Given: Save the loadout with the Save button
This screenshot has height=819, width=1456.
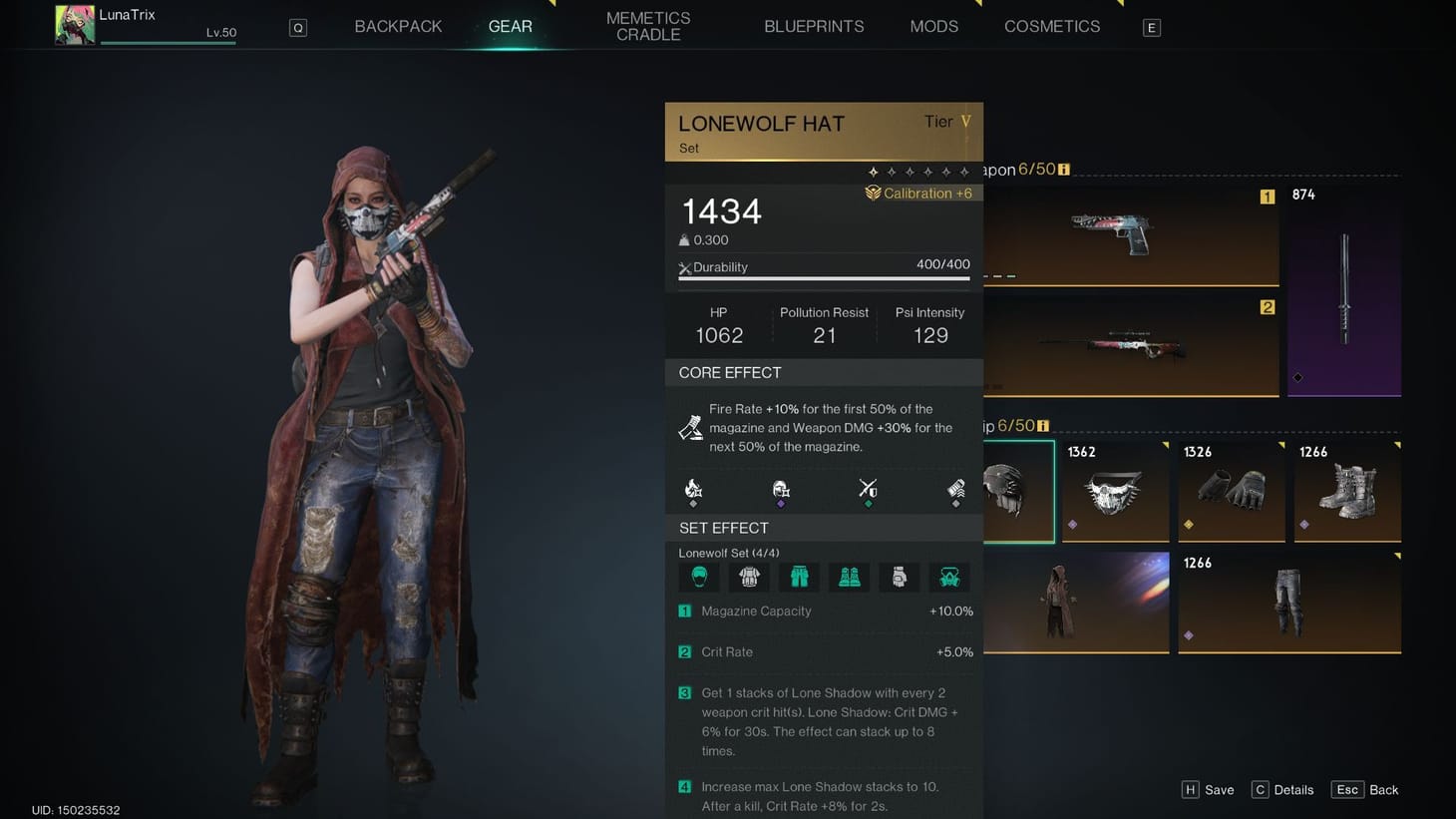Looking at the screenshot, I should 1208,789.
